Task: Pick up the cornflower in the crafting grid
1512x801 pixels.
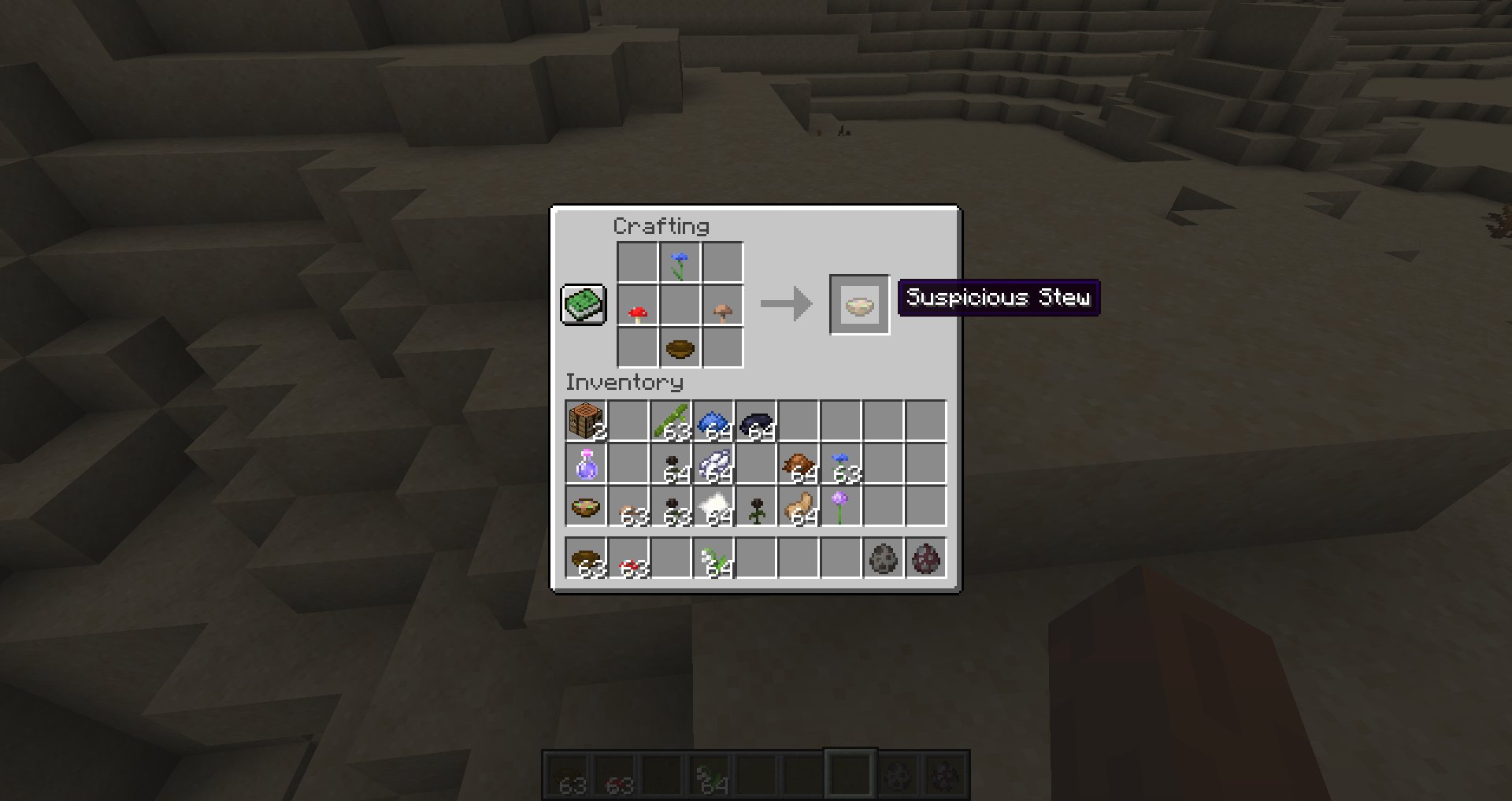Action: coord(680,263)
